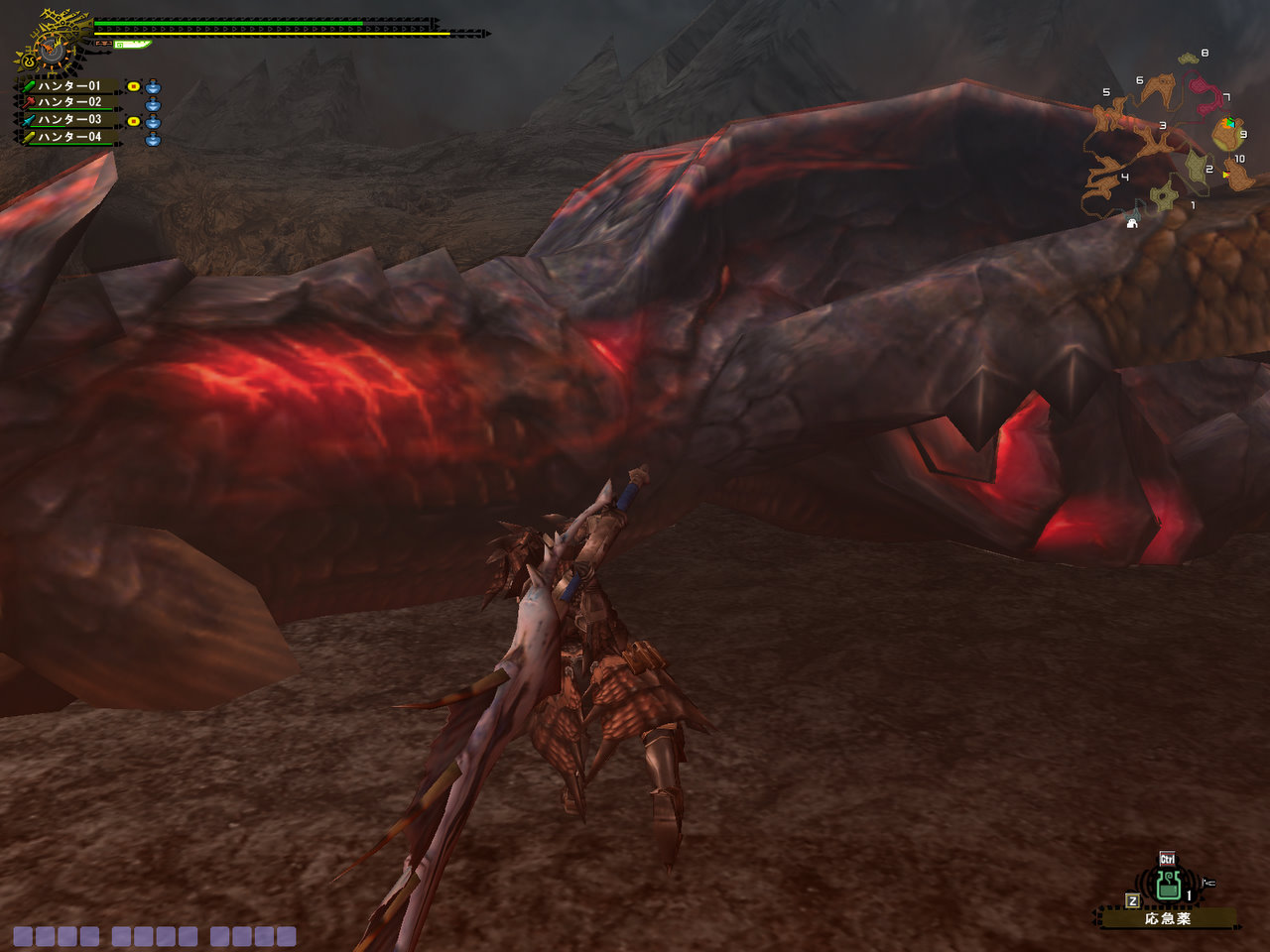Select party member ハンター01 in the list

69,86
